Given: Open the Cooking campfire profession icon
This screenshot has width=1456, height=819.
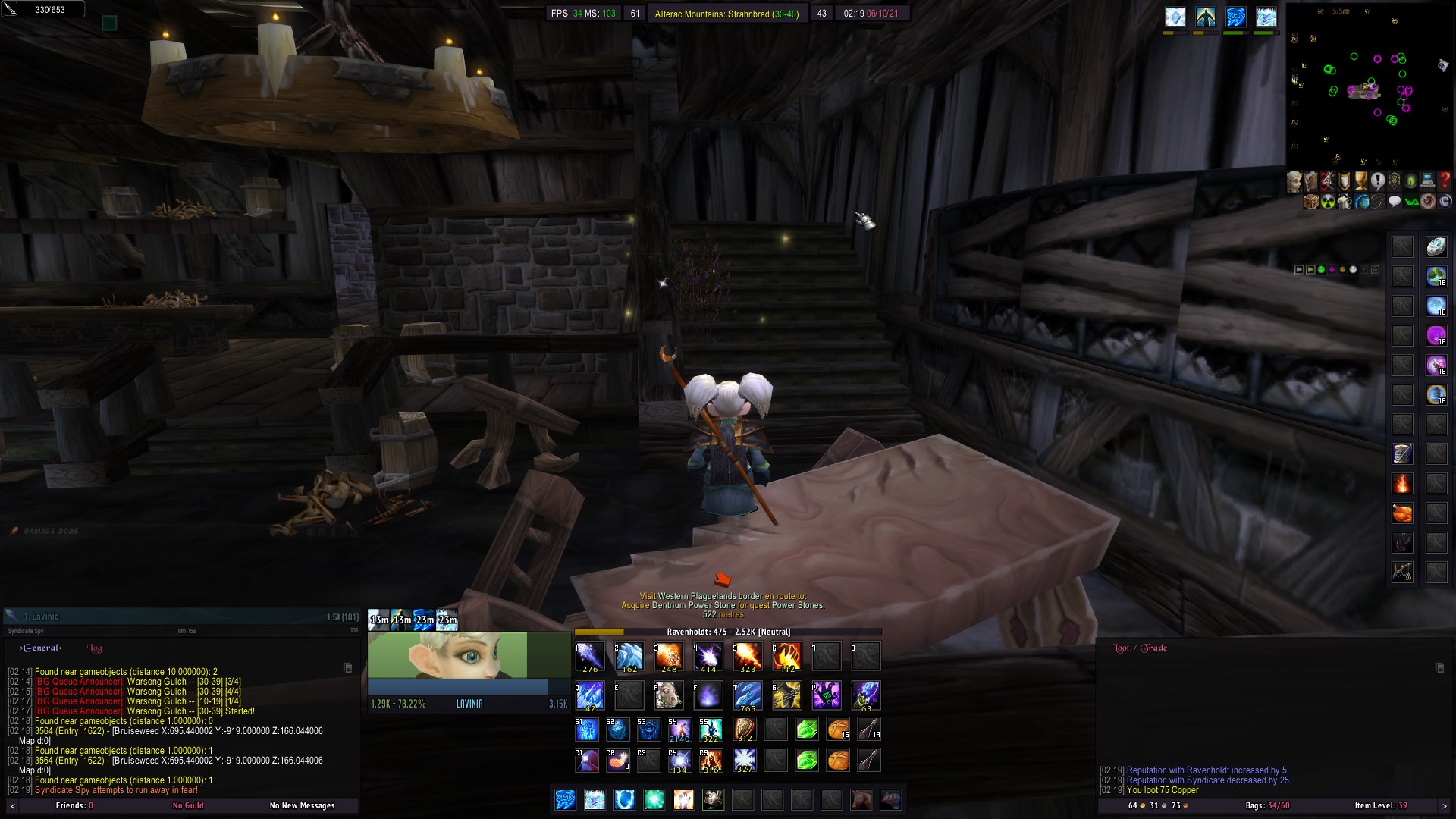Looking at the screenshot, I should tap(1402, 484).
